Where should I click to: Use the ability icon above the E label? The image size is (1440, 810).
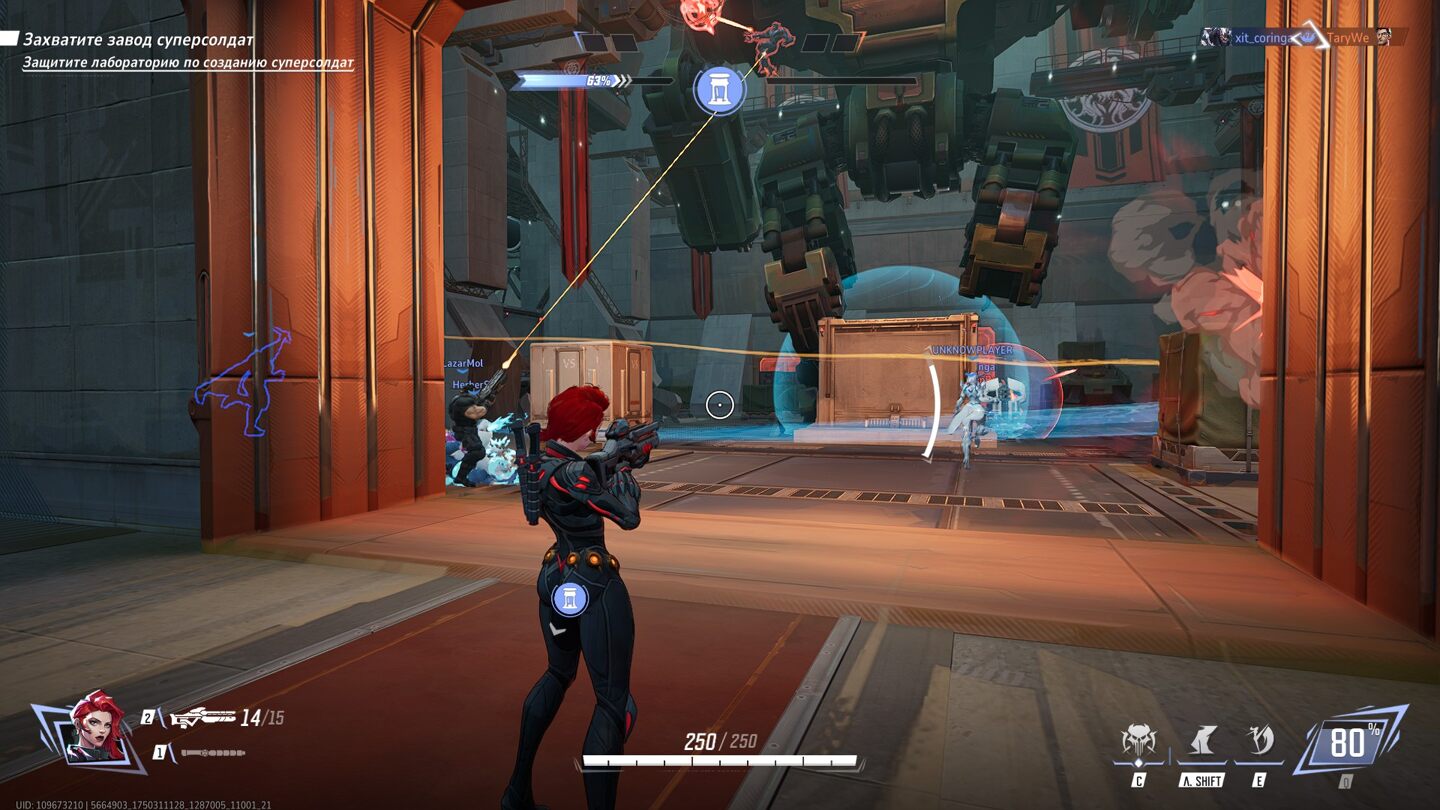pyautogui.click(x=1259, y=742)
